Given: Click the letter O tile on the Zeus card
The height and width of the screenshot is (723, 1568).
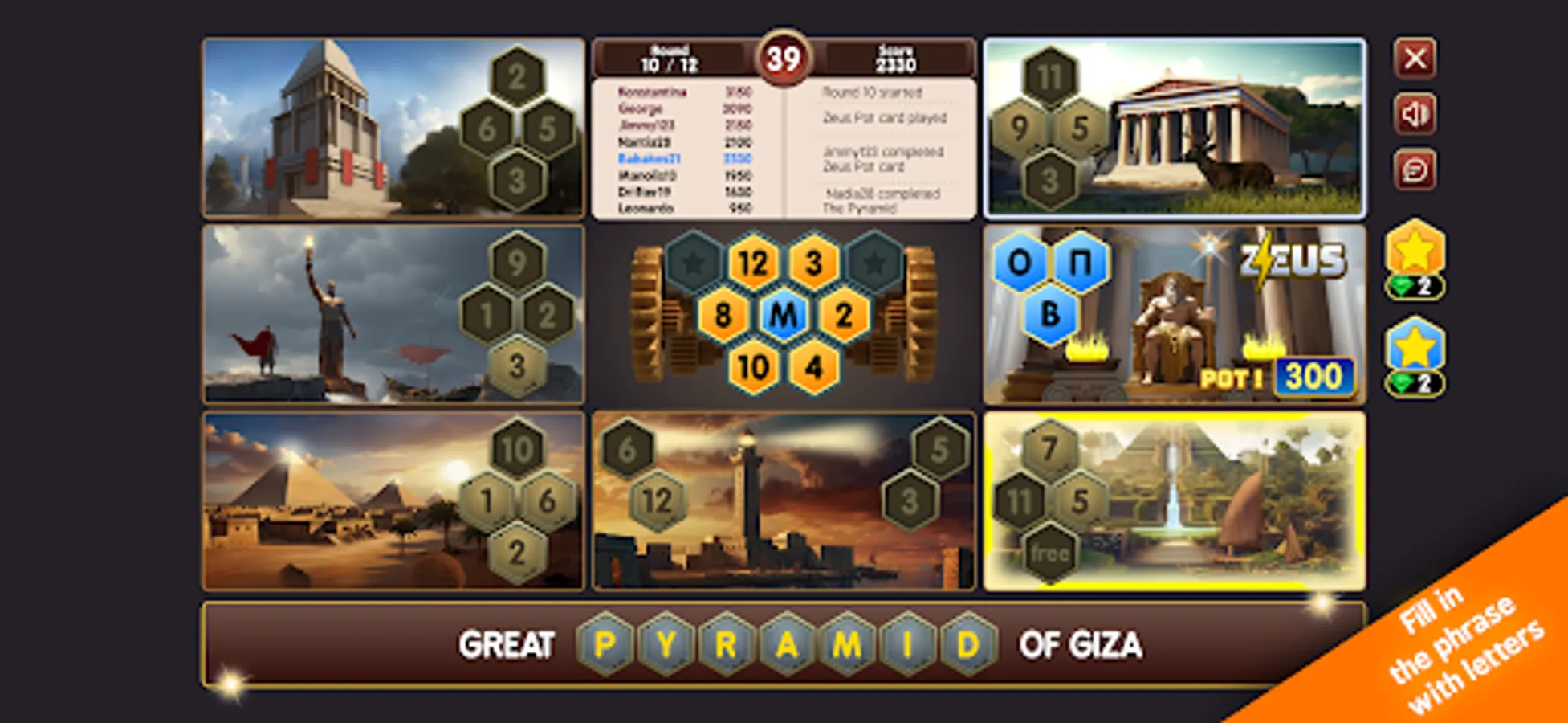Looking at the screenshot, I should click(x=1018, y=260).
